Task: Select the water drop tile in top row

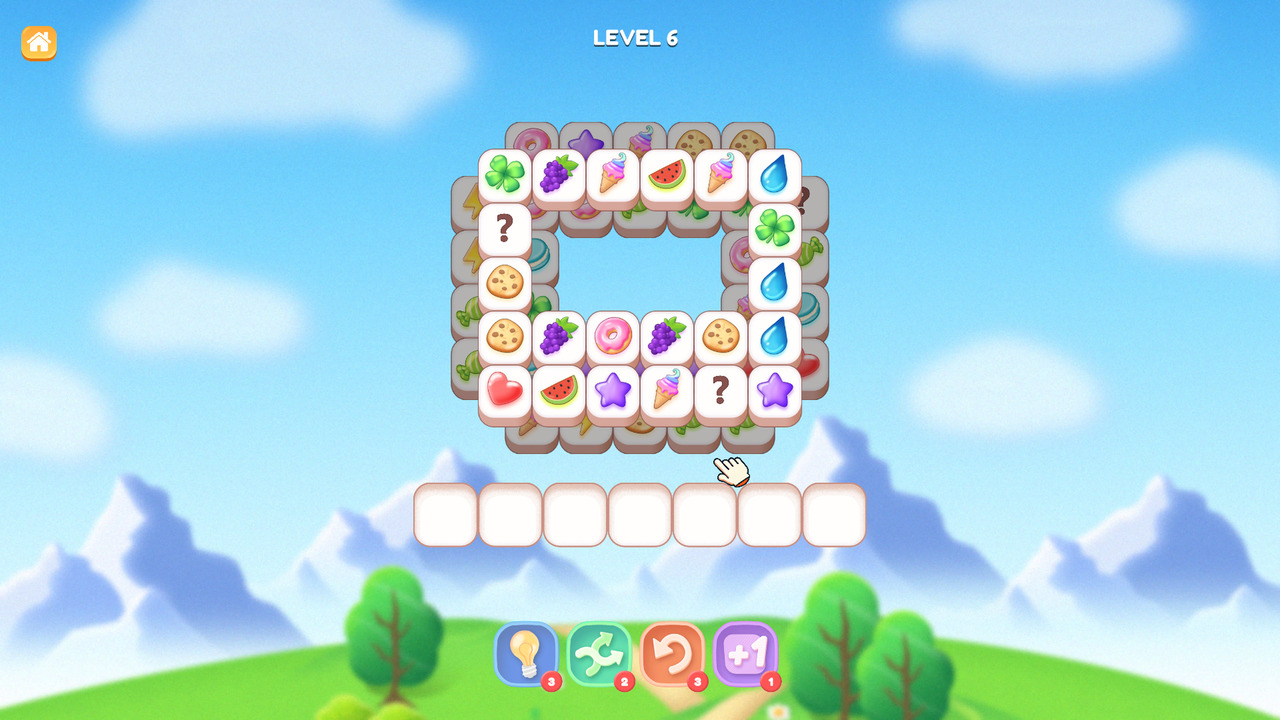Action: [775, 175]
